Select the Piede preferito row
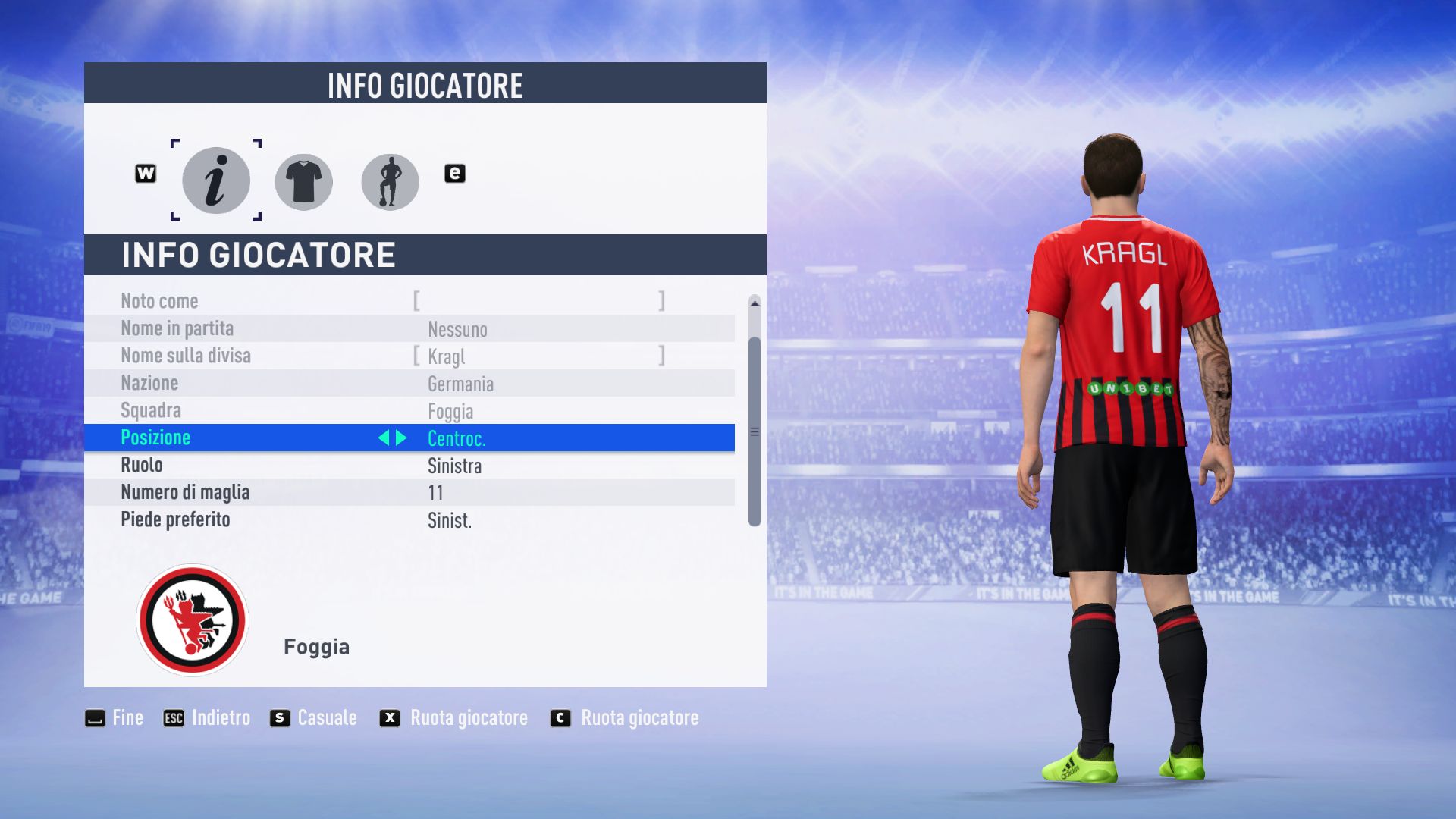Image resolution: width=1456 pixels, height=819 pixels. click(409, 519)
